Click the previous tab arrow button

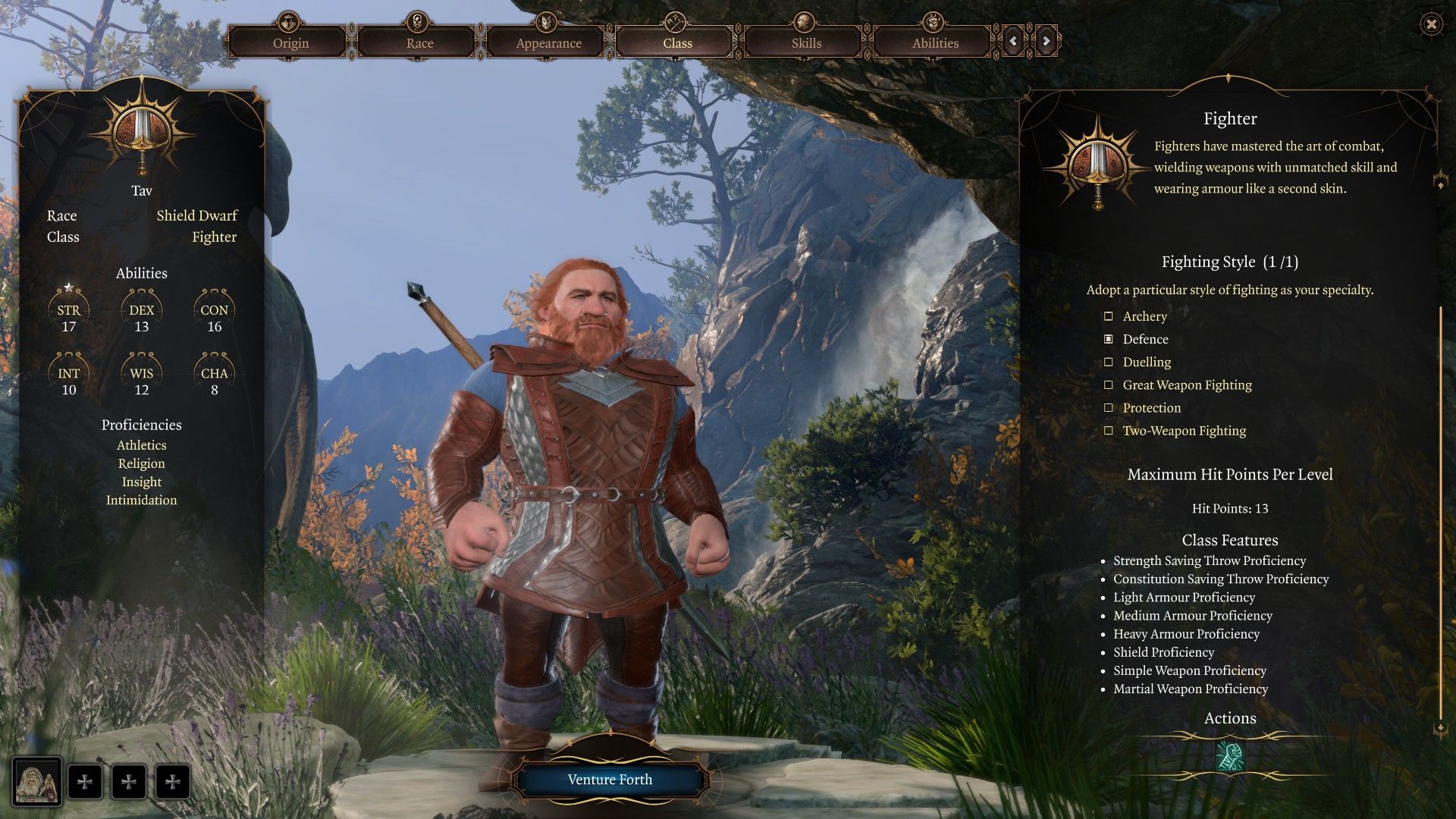[x=1014, y=42]
